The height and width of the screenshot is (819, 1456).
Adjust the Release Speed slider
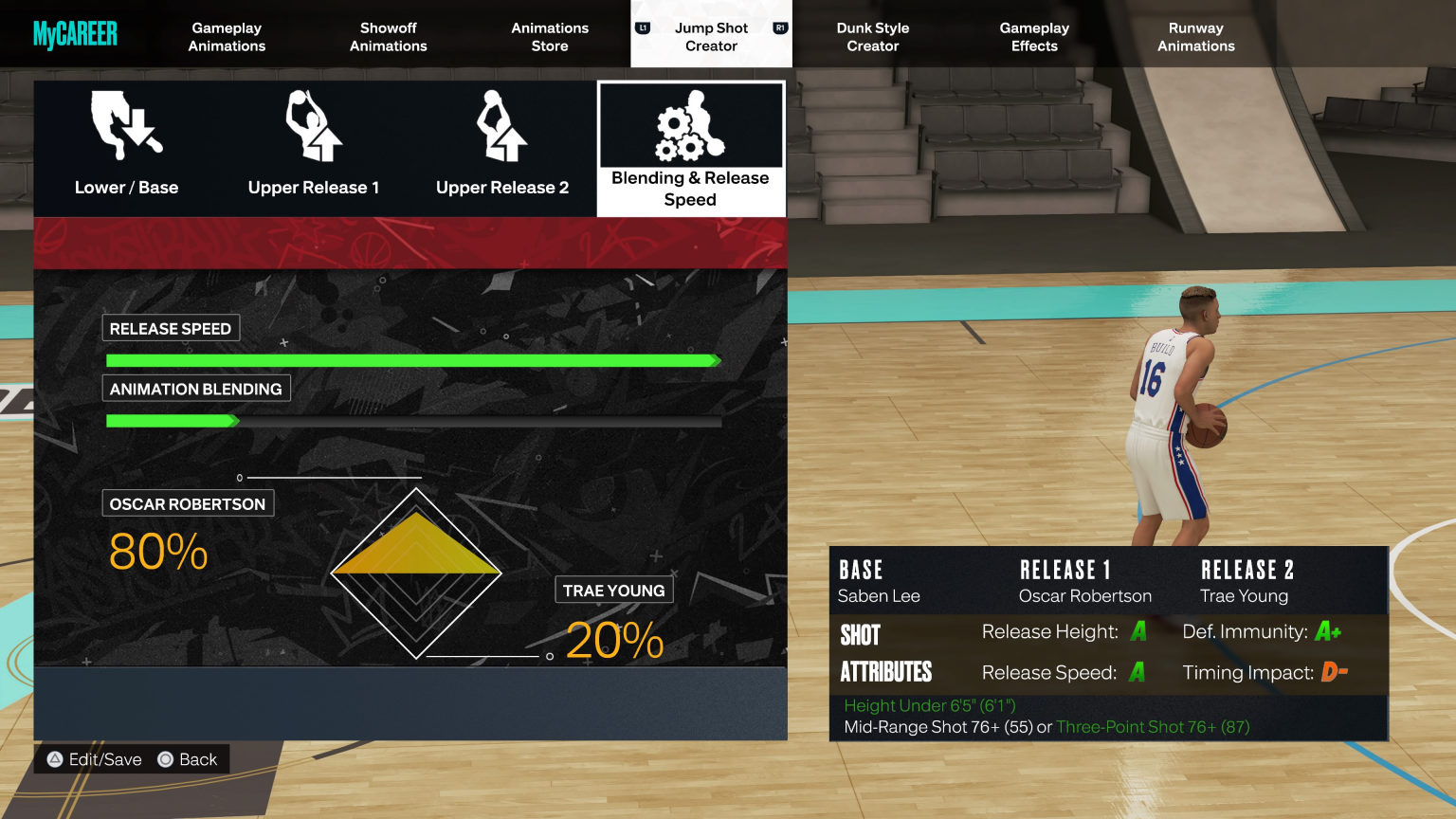point(414,360)
